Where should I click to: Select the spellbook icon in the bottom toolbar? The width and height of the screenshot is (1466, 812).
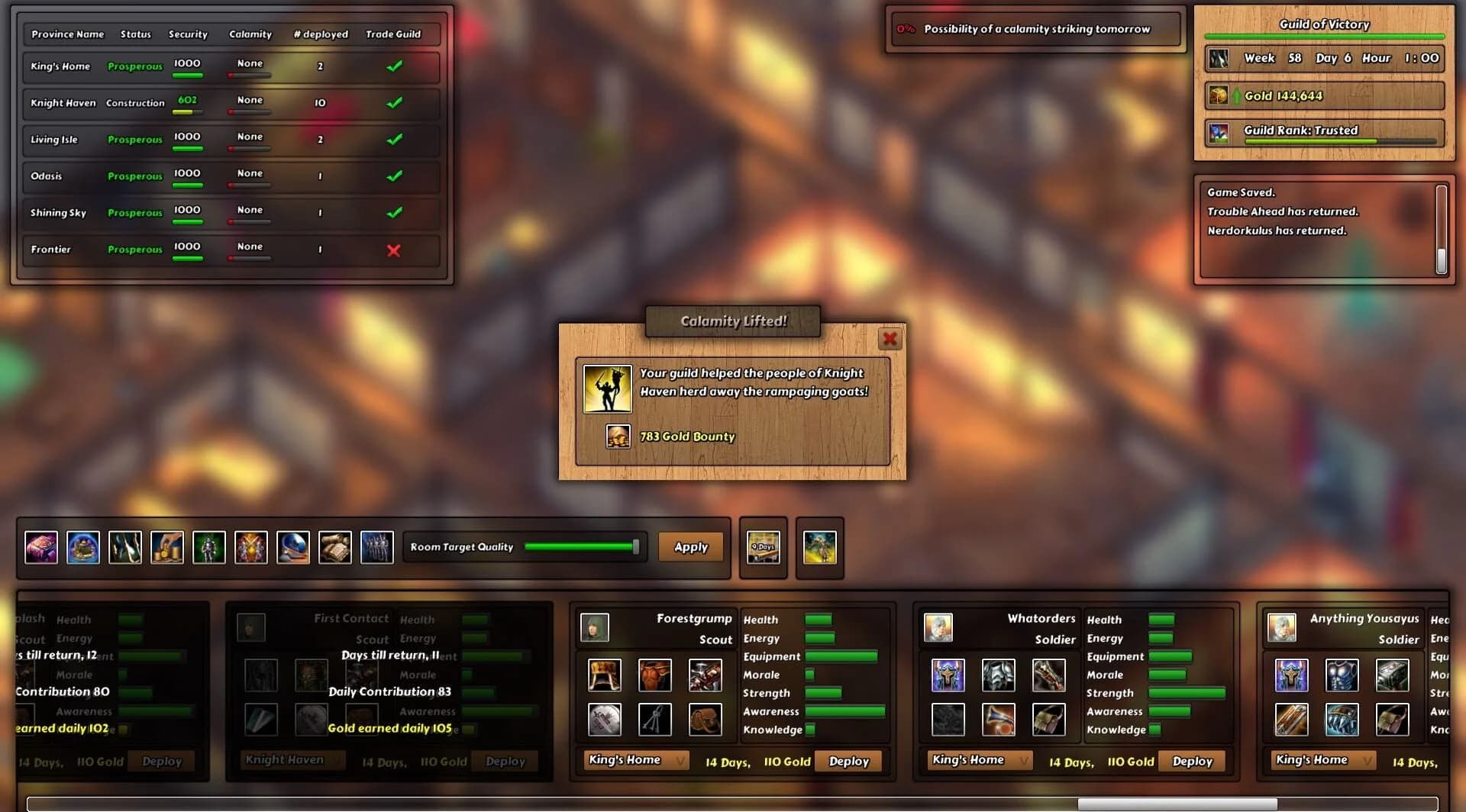pyautogui.click(x=41, y=546)
